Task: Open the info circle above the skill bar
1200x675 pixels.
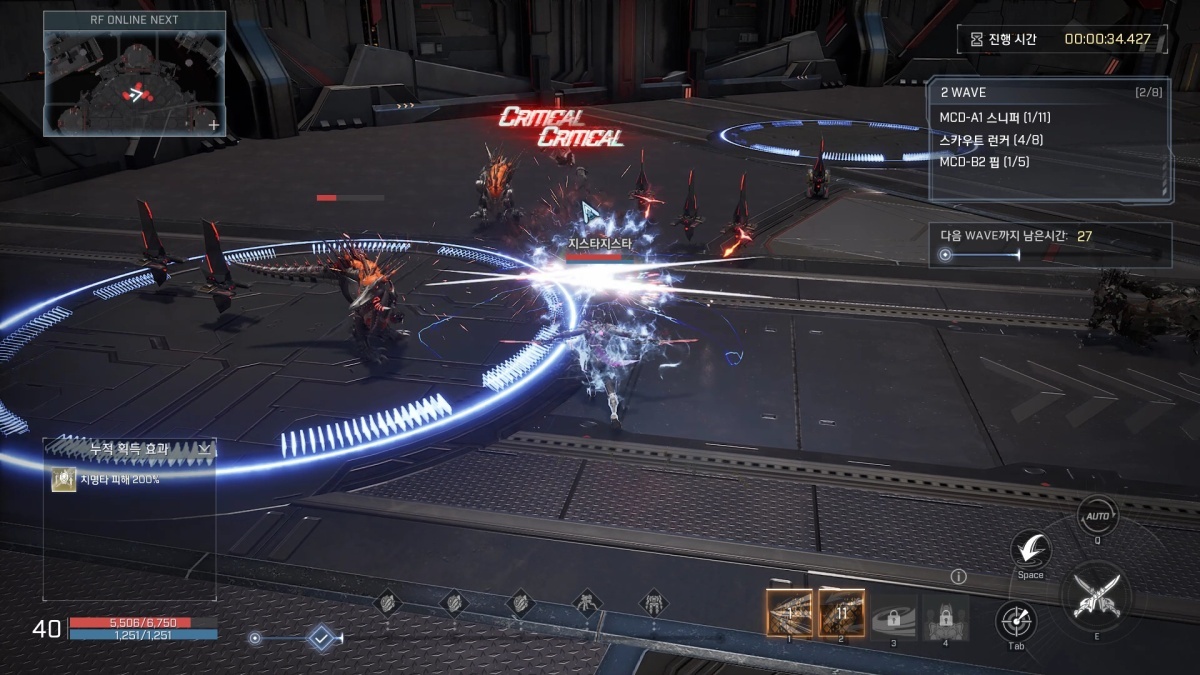Action: tap(958, 577)
